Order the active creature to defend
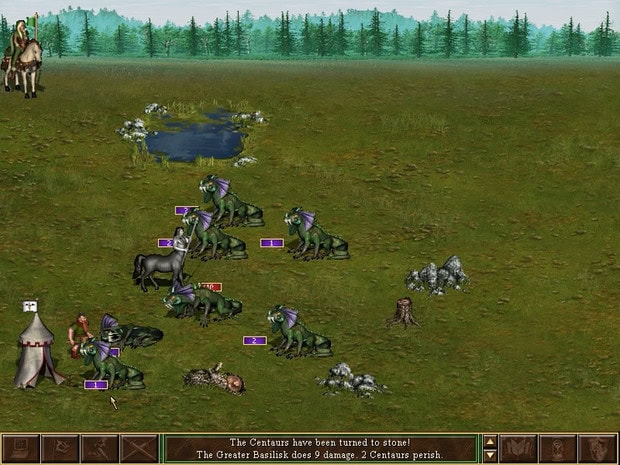 click(597, 448)
